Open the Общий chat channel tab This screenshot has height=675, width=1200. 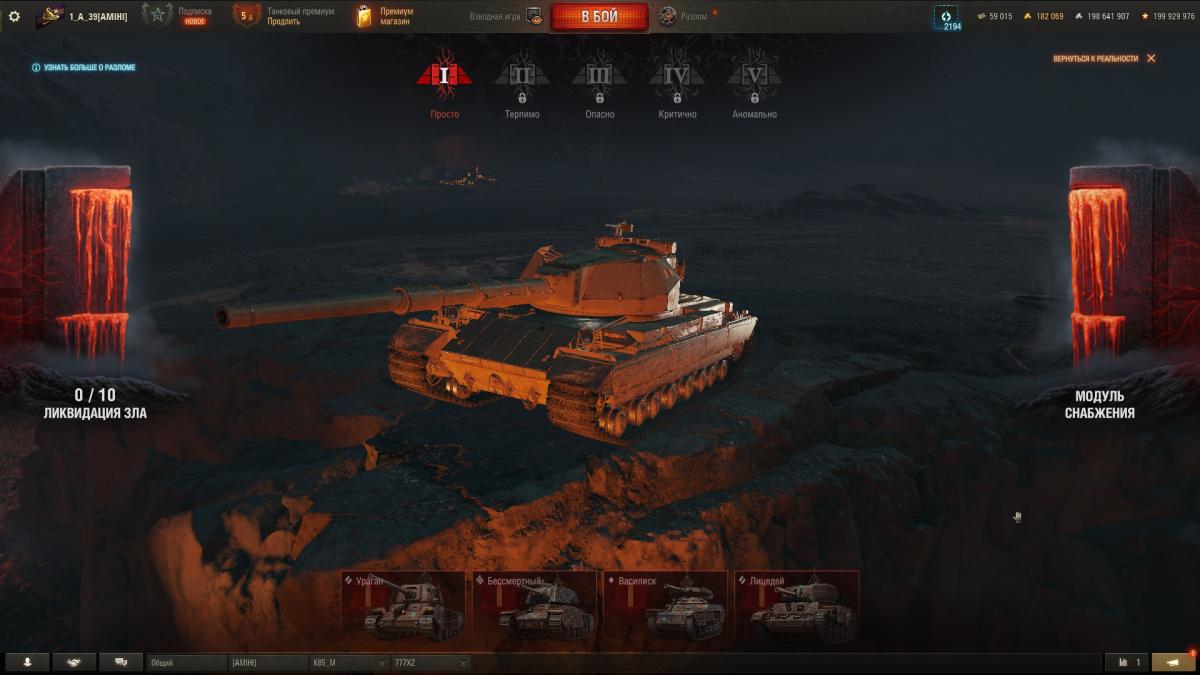pyautogui.click(x=186, y=662)
